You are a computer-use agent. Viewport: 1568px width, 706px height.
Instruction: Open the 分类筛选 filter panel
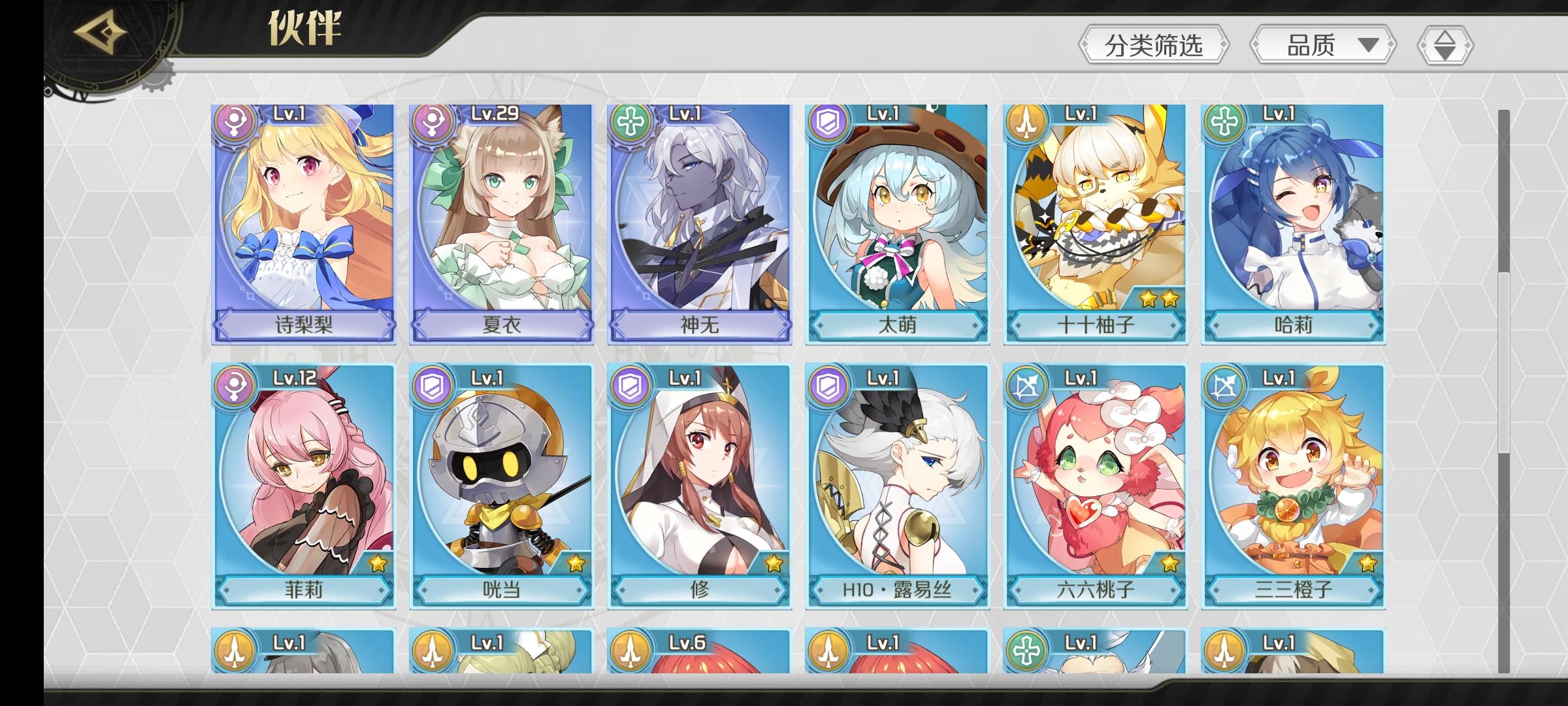tap(1152, 43)
